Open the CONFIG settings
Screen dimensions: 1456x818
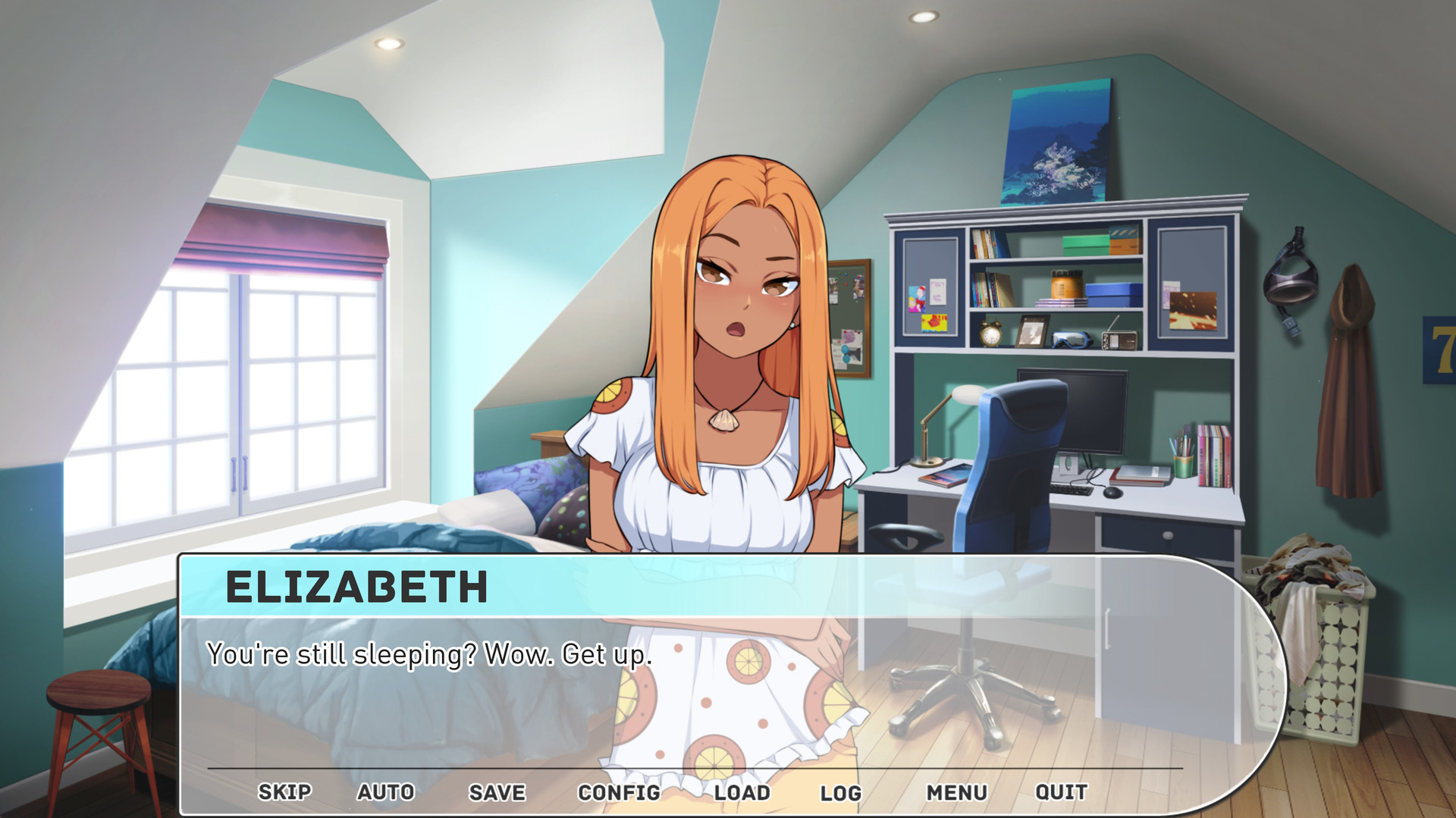click(619, 792)
